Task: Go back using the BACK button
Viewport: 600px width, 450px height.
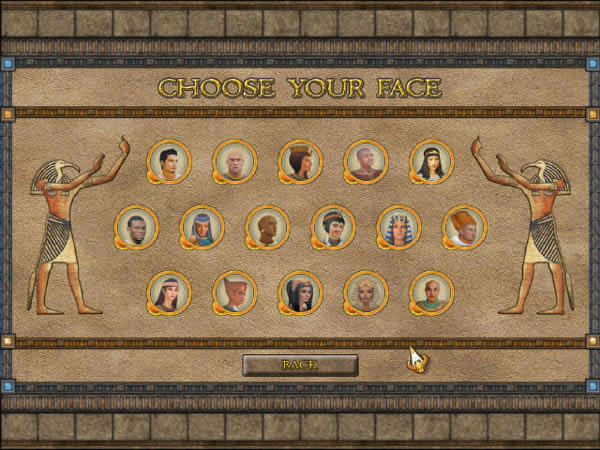Action: pyautogui.click(x=300, y=365)
